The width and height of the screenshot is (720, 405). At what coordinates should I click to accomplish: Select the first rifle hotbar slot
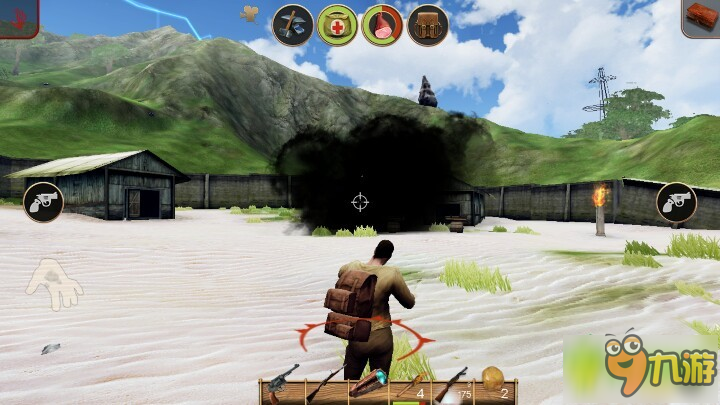coord(325,385)
